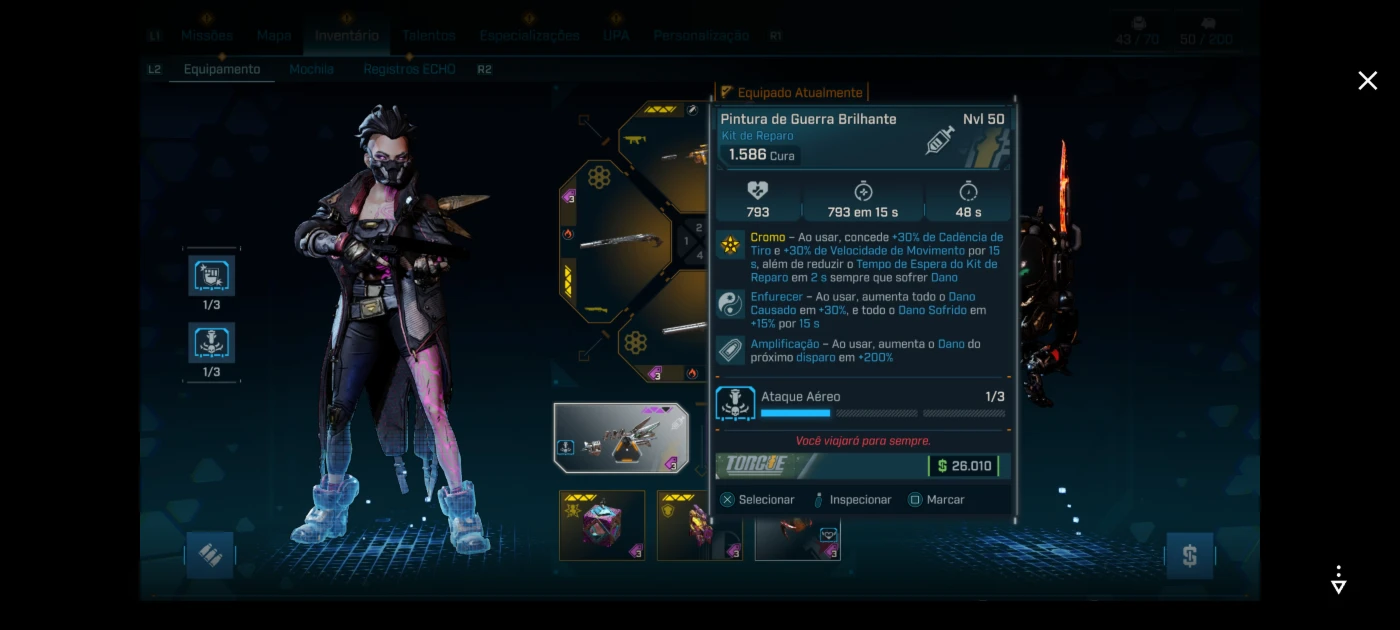Select the upper grenade-pack side slot
This screenshot has height=630, width=1400.
coord(211,276)
